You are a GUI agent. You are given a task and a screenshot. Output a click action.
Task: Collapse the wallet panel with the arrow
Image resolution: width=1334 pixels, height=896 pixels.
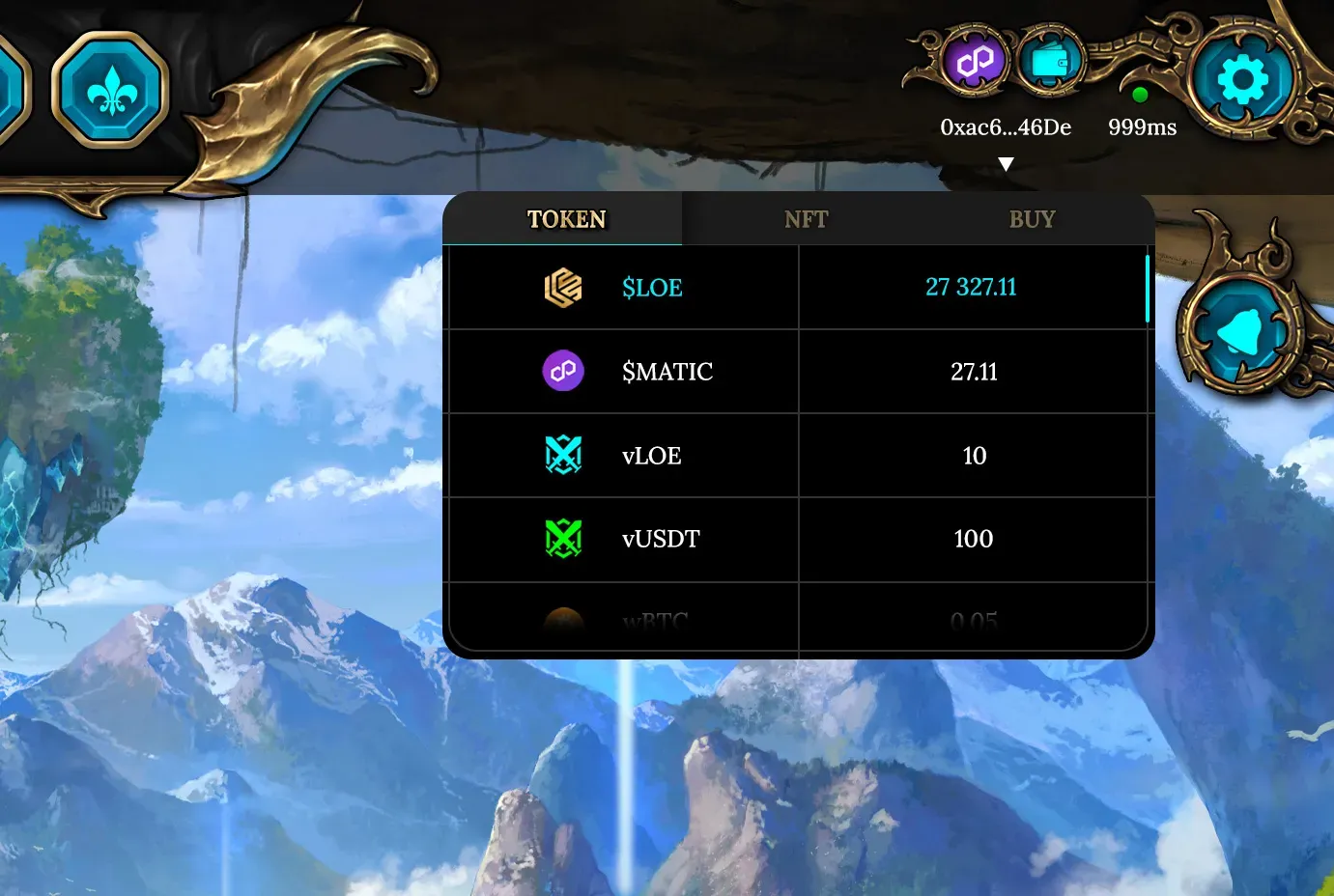point(1007,163)
